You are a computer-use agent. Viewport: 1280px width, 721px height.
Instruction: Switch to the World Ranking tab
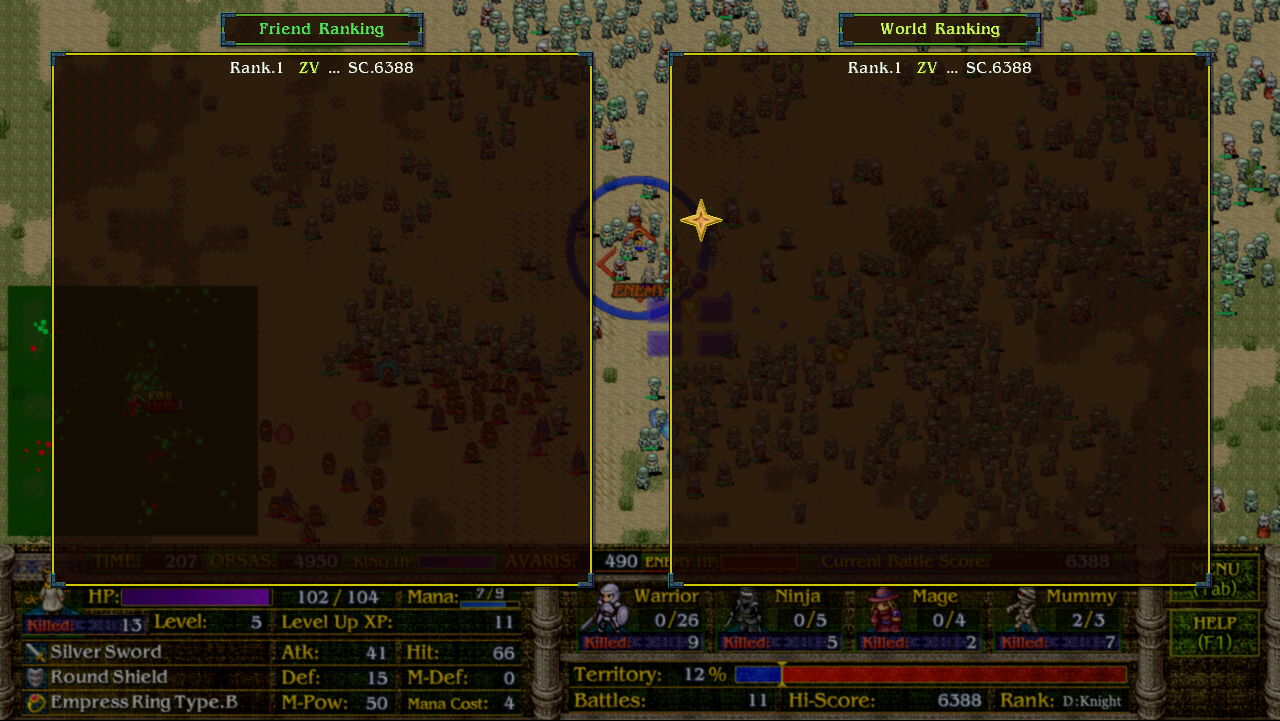click(939, 28)
